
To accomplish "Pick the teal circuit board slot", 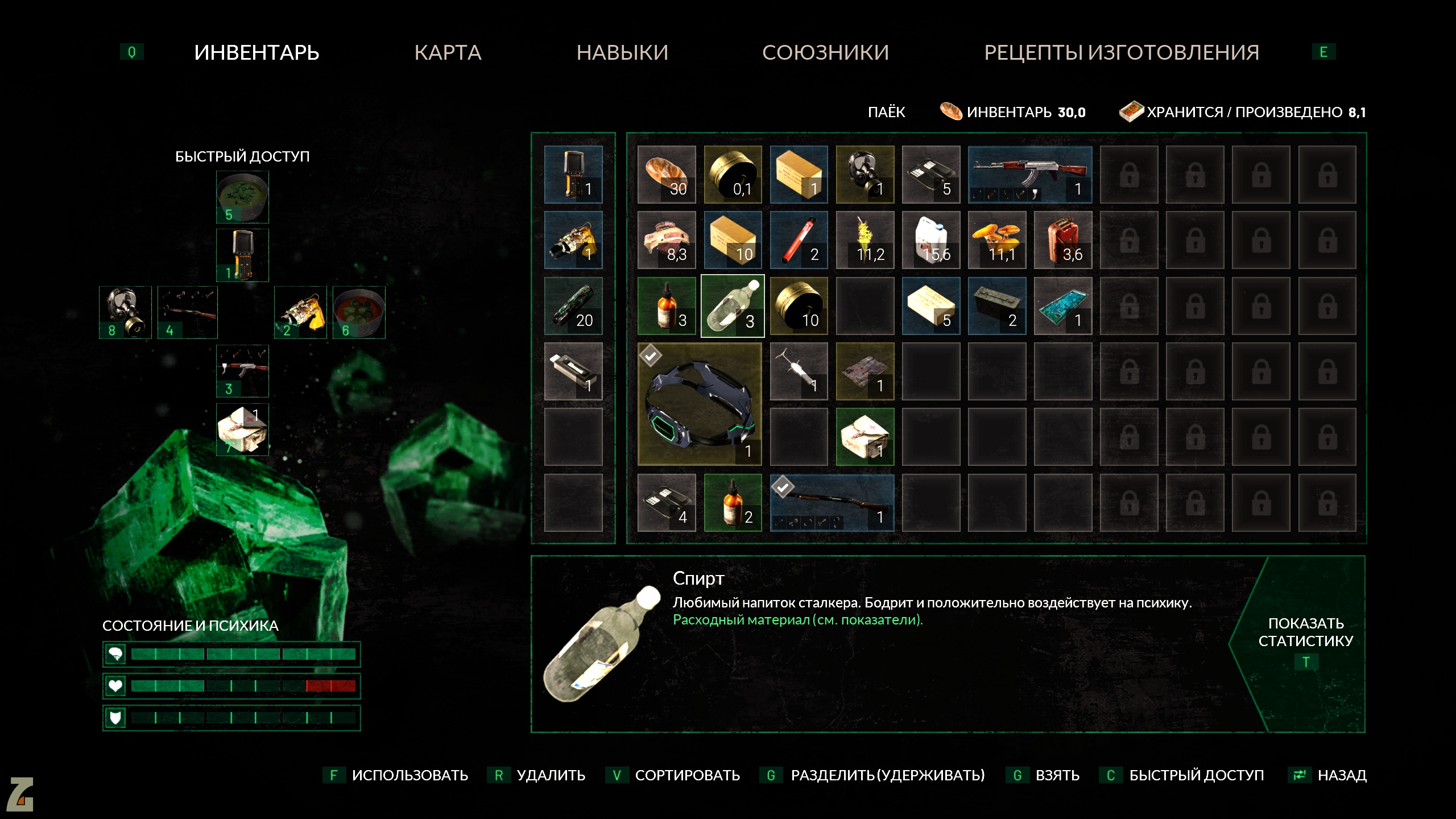I will tap(1063, 306).
